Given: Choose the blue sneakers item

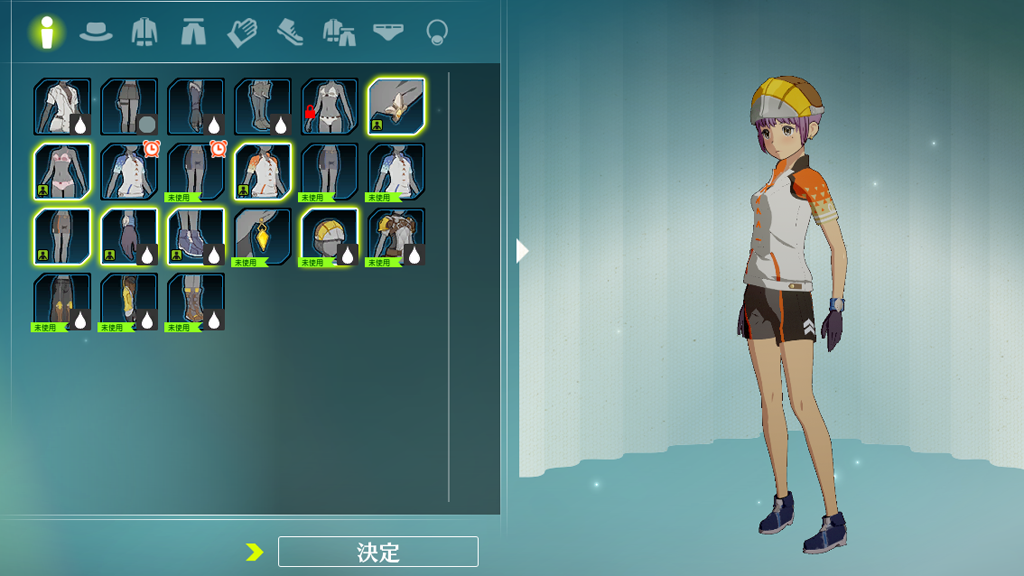Looking at the screenshot, I should (196, 237).
